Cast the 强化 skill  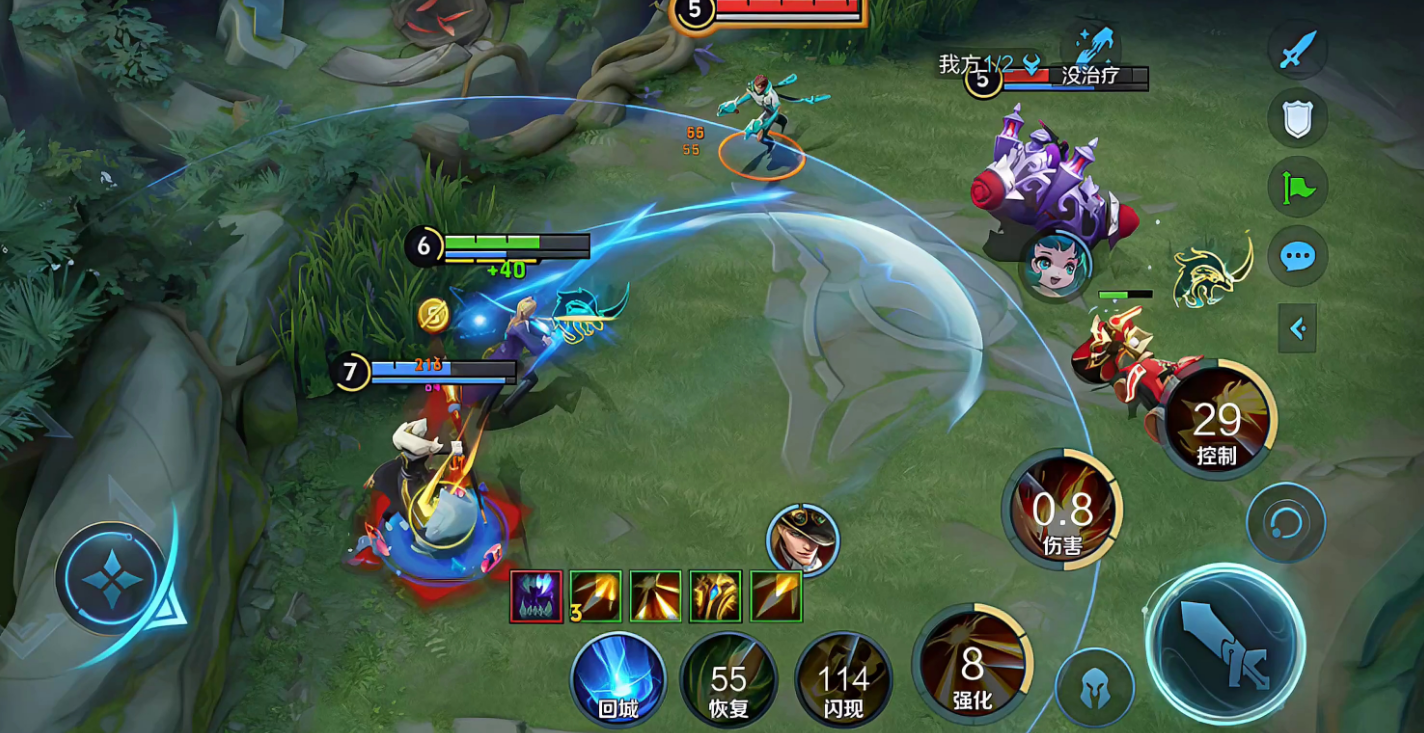(972, 664)
